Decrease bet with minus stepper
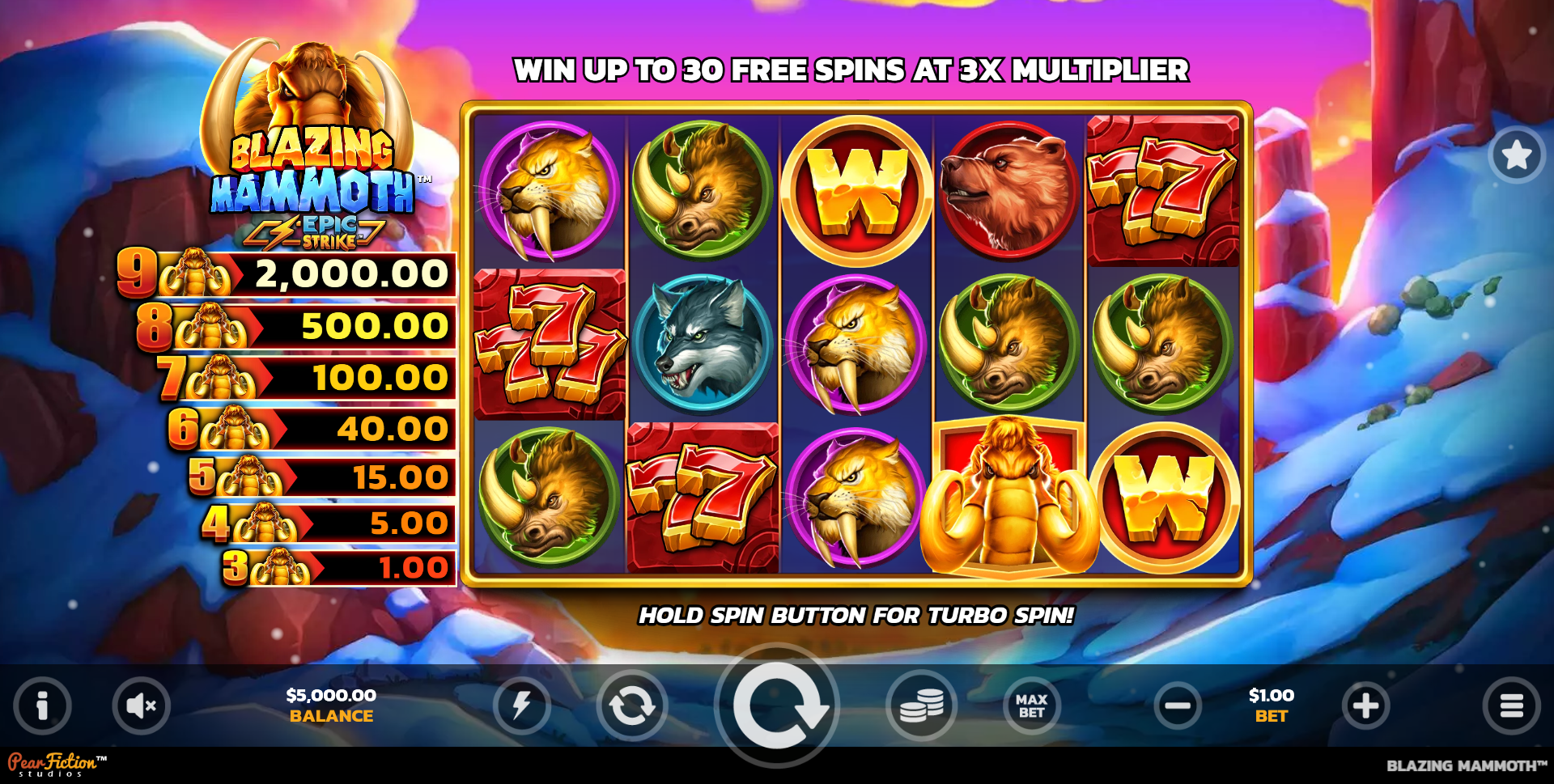This screenshot has width=1554, height=784. point(1178,705)
